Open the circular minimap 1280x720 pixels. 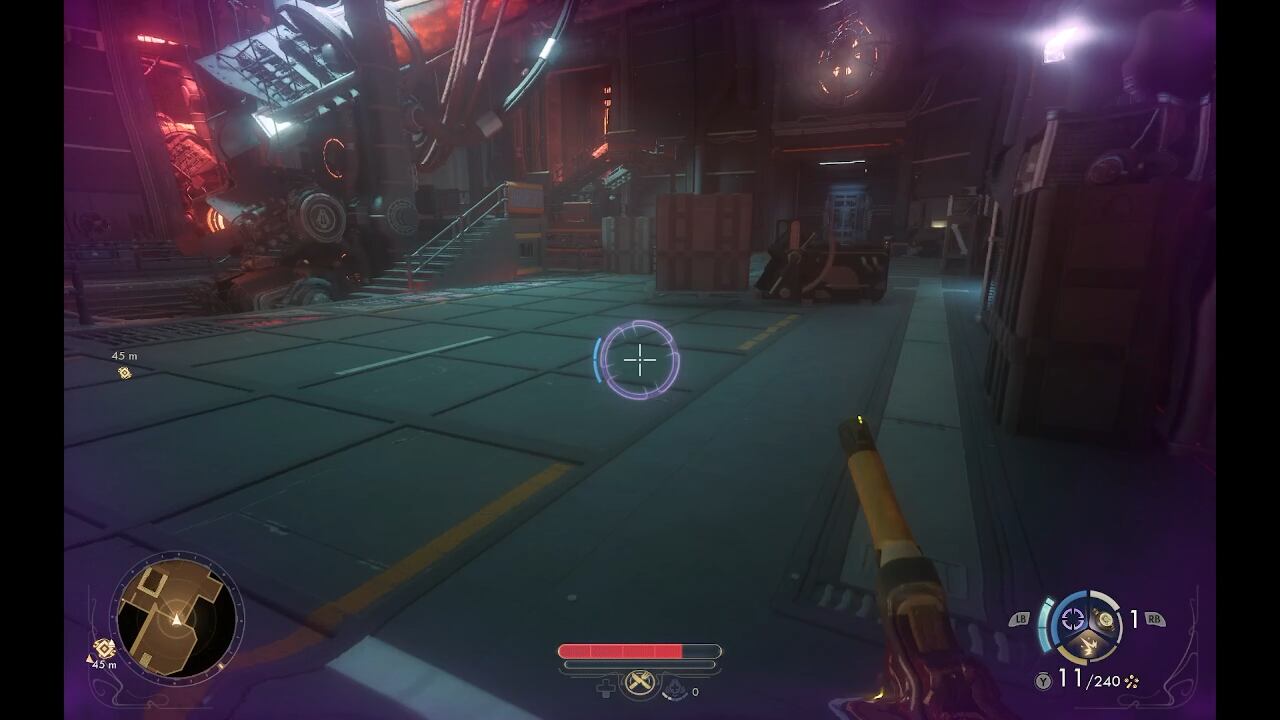point(177,619)
